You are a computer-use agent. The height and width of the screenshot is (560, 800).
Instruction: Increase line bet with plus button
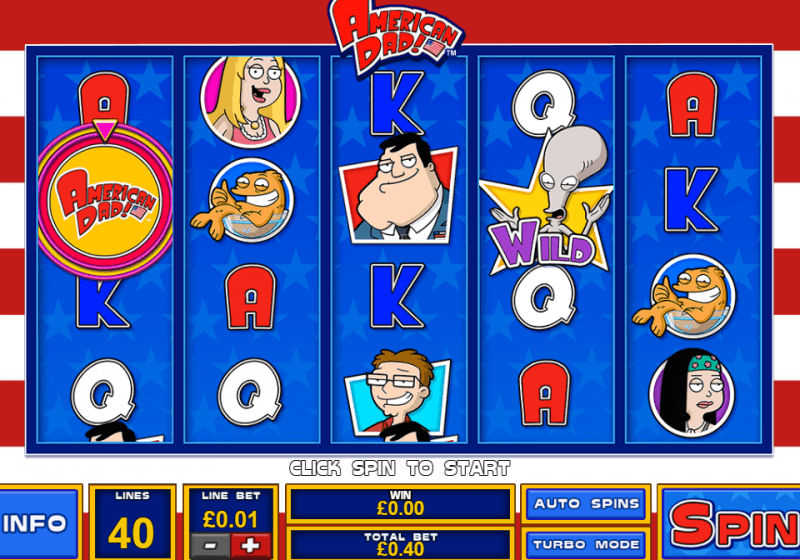coord(250,546)
